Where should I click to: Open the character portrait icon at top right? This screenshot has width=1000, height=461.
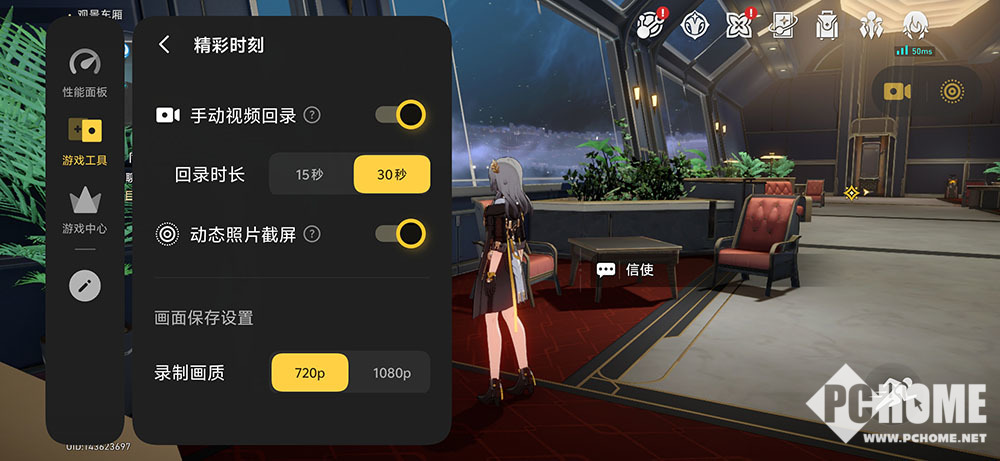915,24
